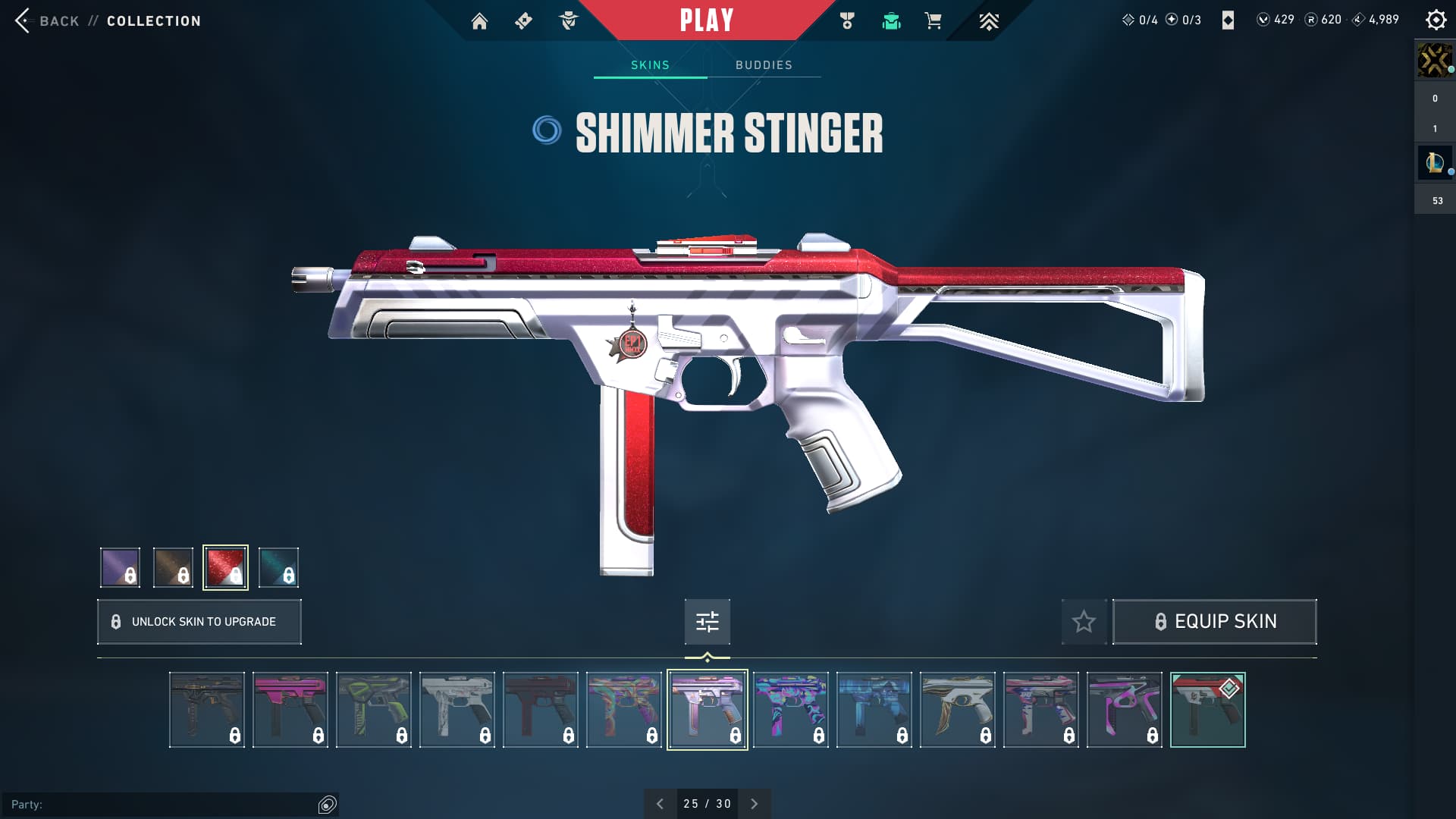
Task: Go back to the Collection screen
Action: pyautogui.click(x=59, y=20)
